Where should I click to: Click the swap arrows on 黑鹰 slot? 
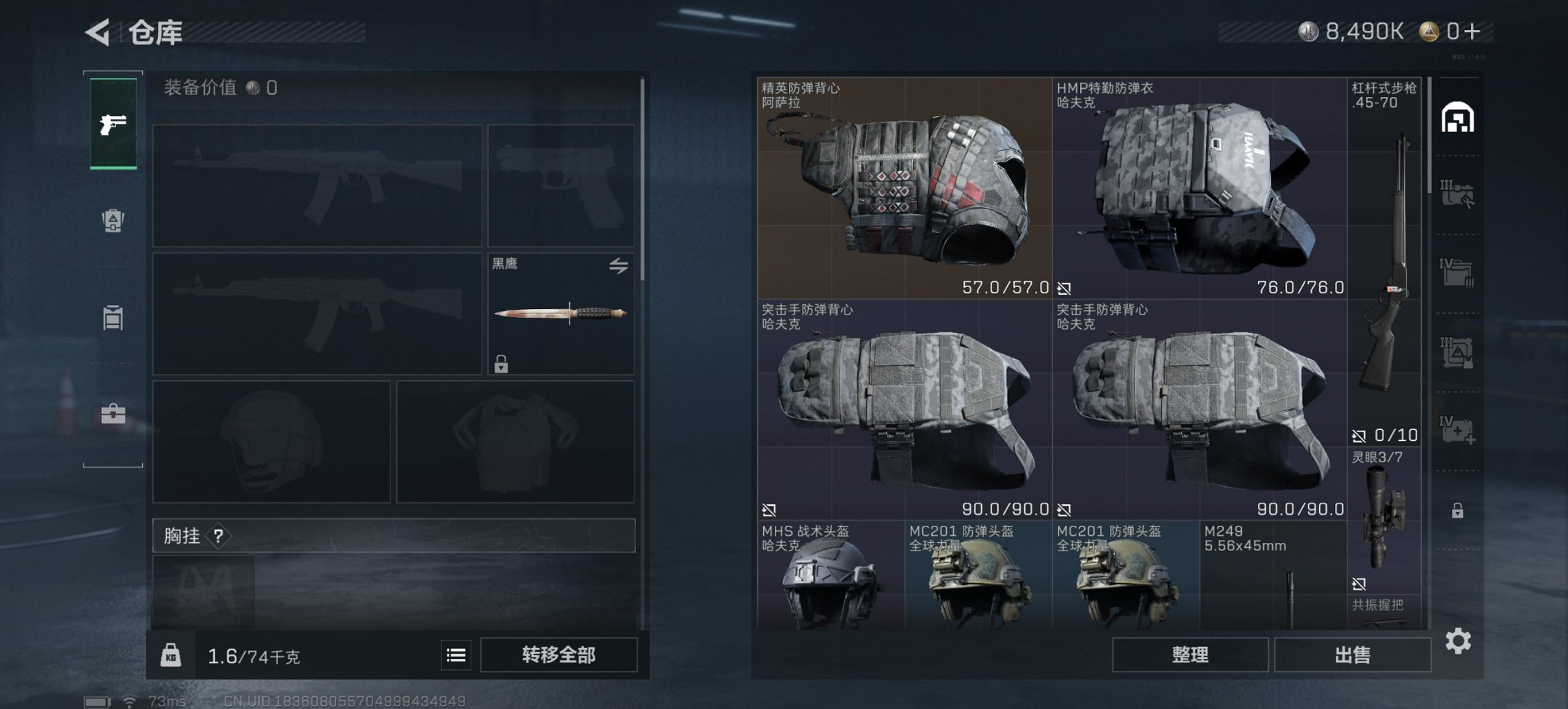pyautogui.click(x=618, y=266)
